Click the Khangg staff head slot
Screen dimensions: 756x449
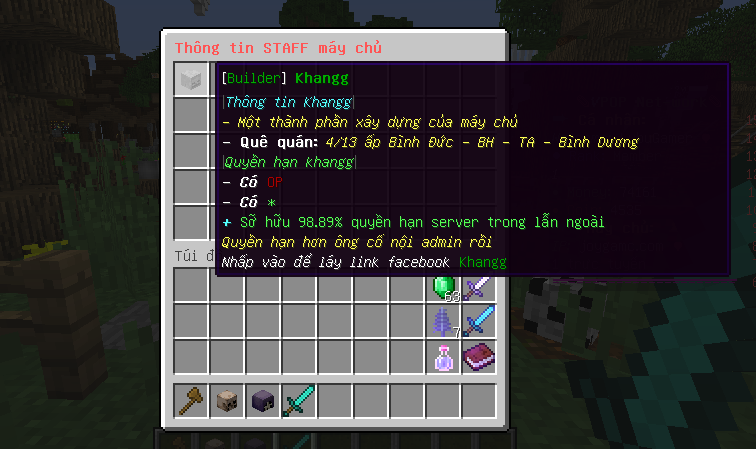(x=191, y=79)
